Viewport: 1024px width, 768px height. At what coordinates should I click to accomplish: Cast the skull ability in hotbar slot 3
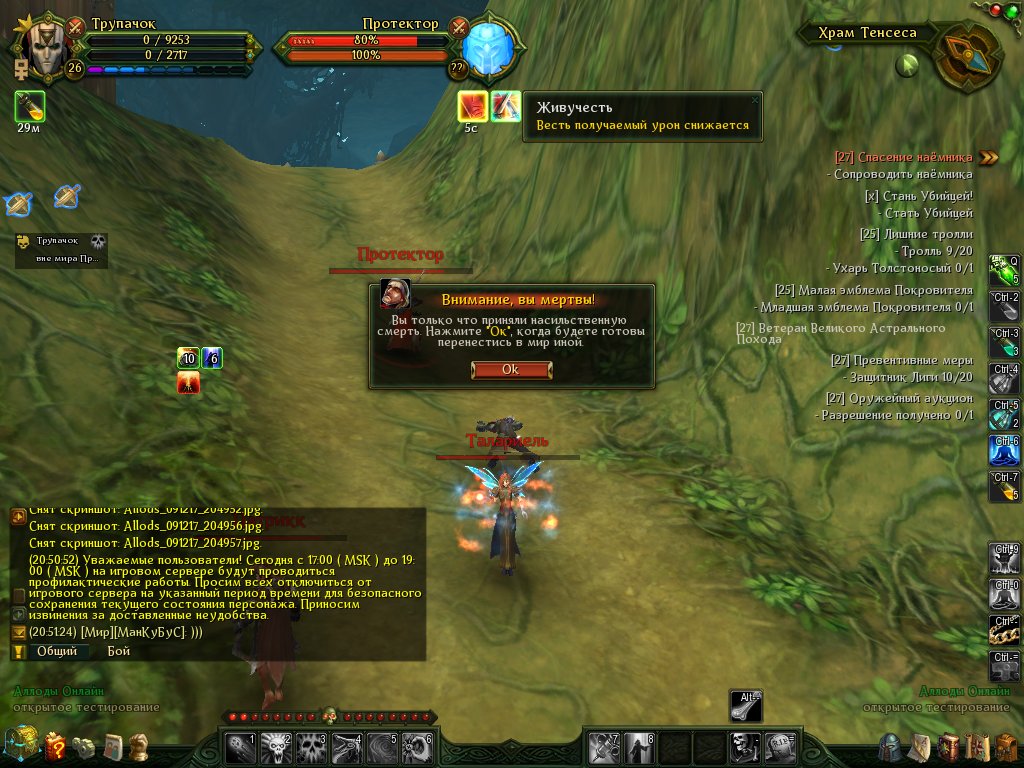pos(311,747)
